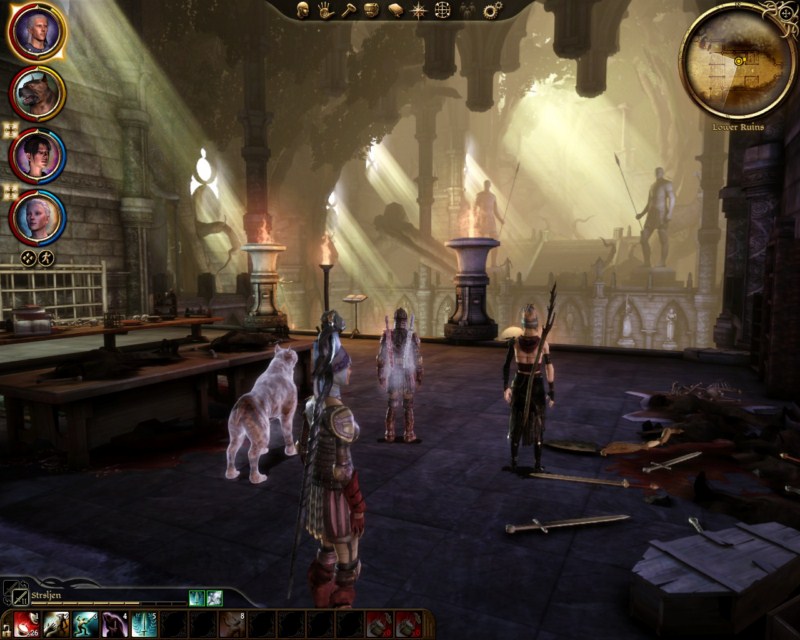Activate the glowing sword ability in slot five
Image resolution: width=800 pixels, height=640 pixels.
[144, 624]
